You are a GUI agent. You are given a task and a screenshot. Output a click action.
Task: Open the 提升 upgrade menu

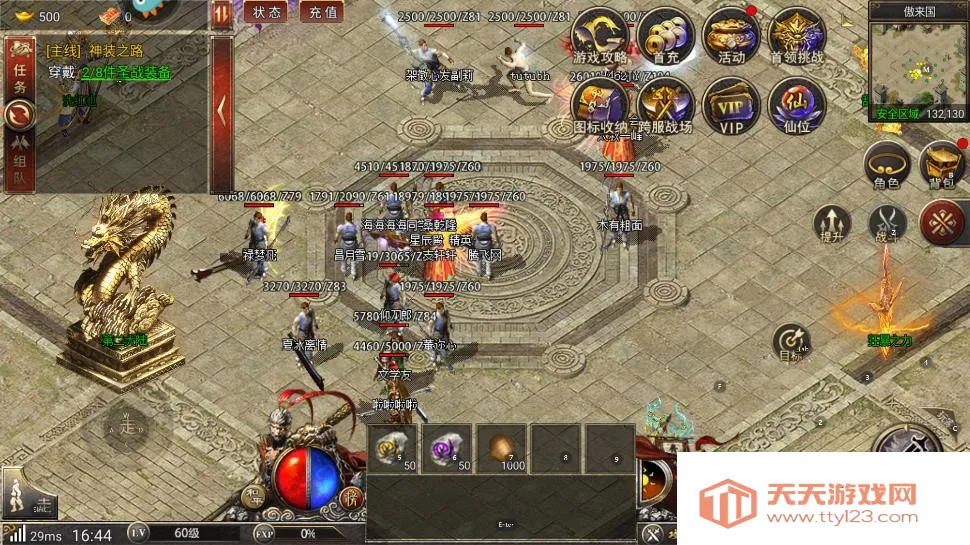coord(831,223)
